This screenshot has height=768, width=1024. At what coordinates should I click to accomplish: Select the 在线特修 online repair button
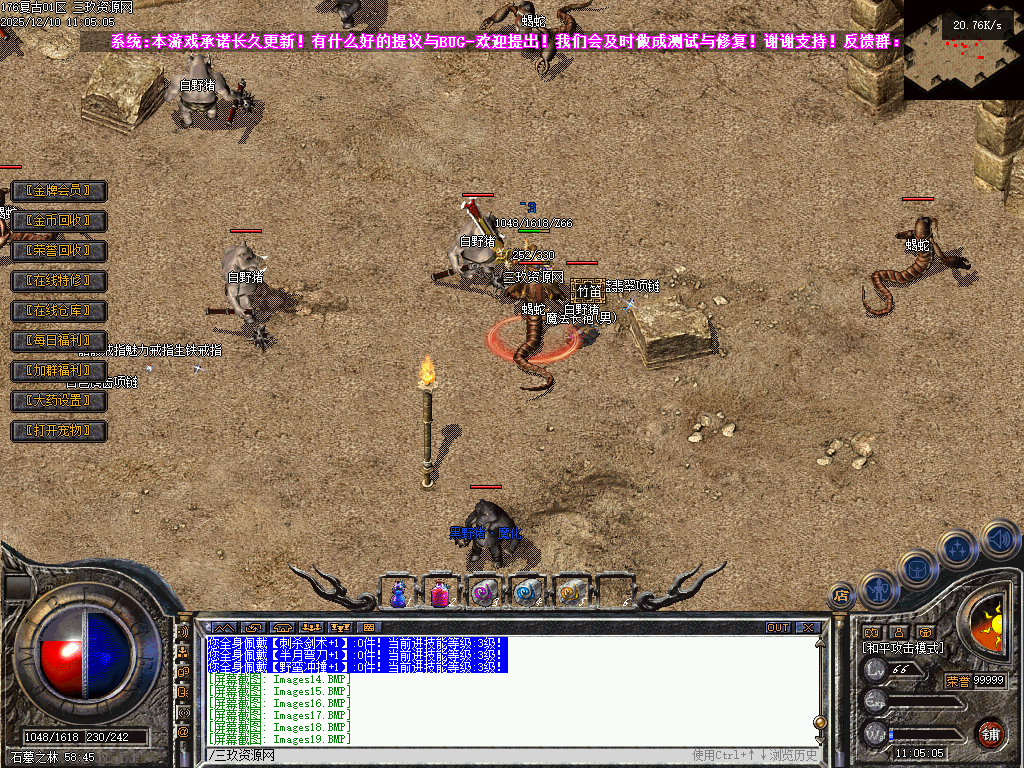[58, 281]
